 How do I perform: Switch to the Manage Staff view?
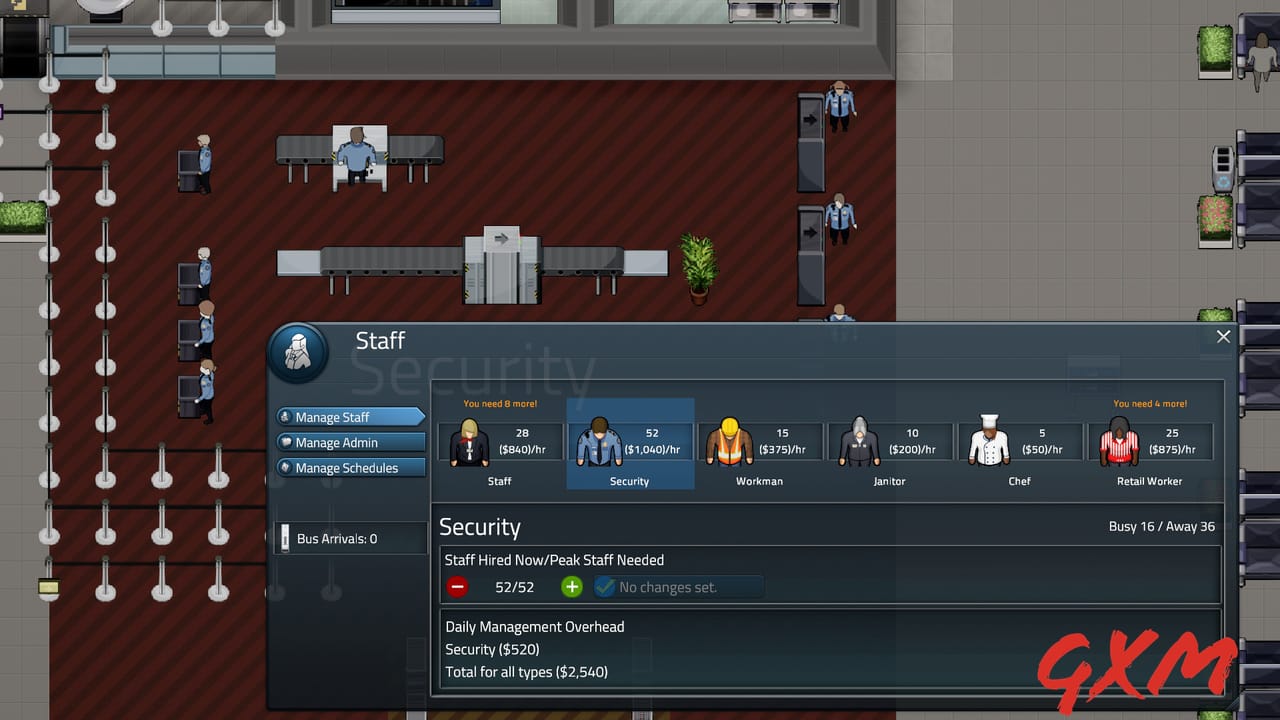coord(350,417)
